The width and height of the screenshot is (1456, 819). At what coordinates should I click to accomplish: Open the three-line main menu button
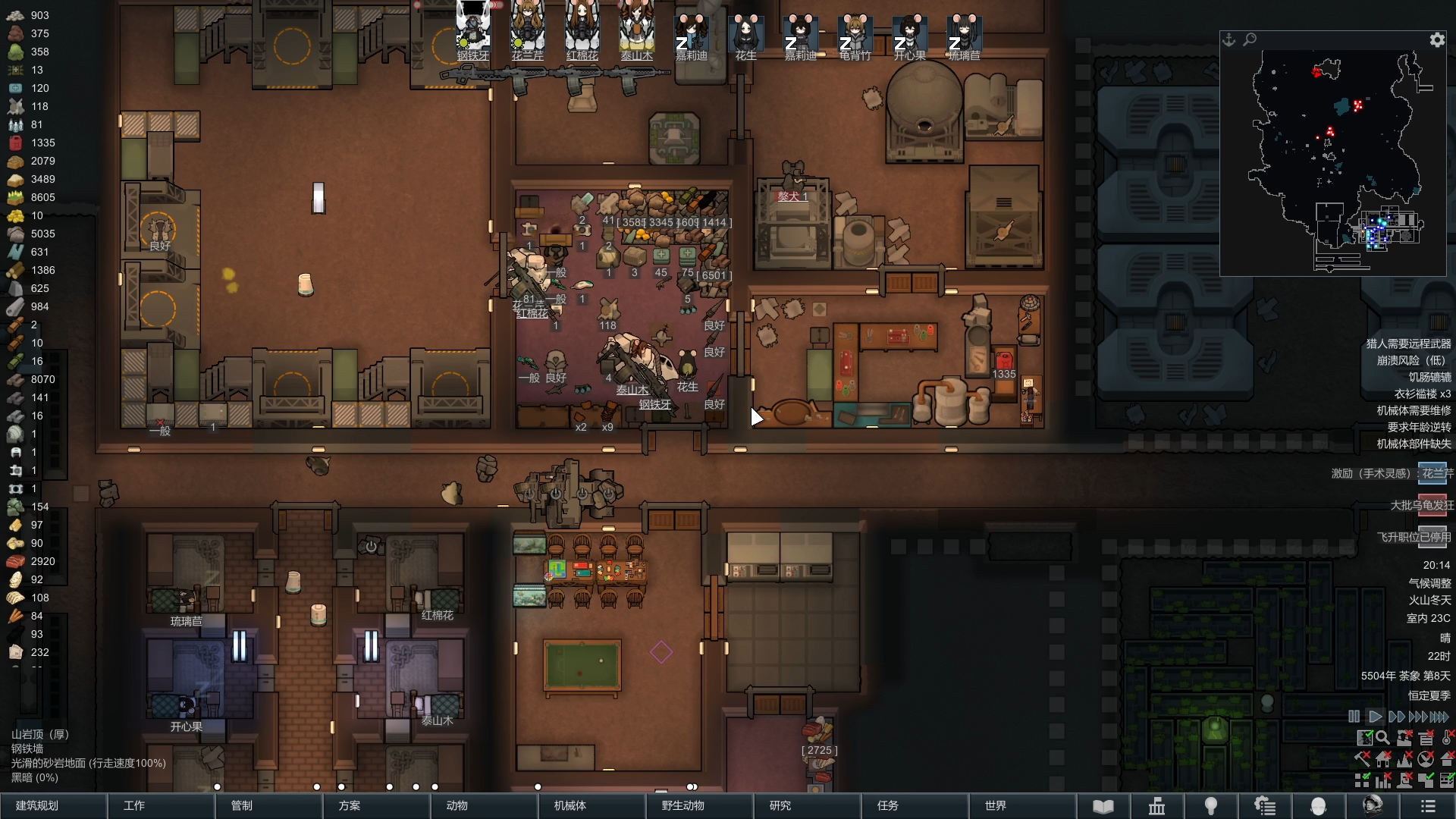[1428, 806]
